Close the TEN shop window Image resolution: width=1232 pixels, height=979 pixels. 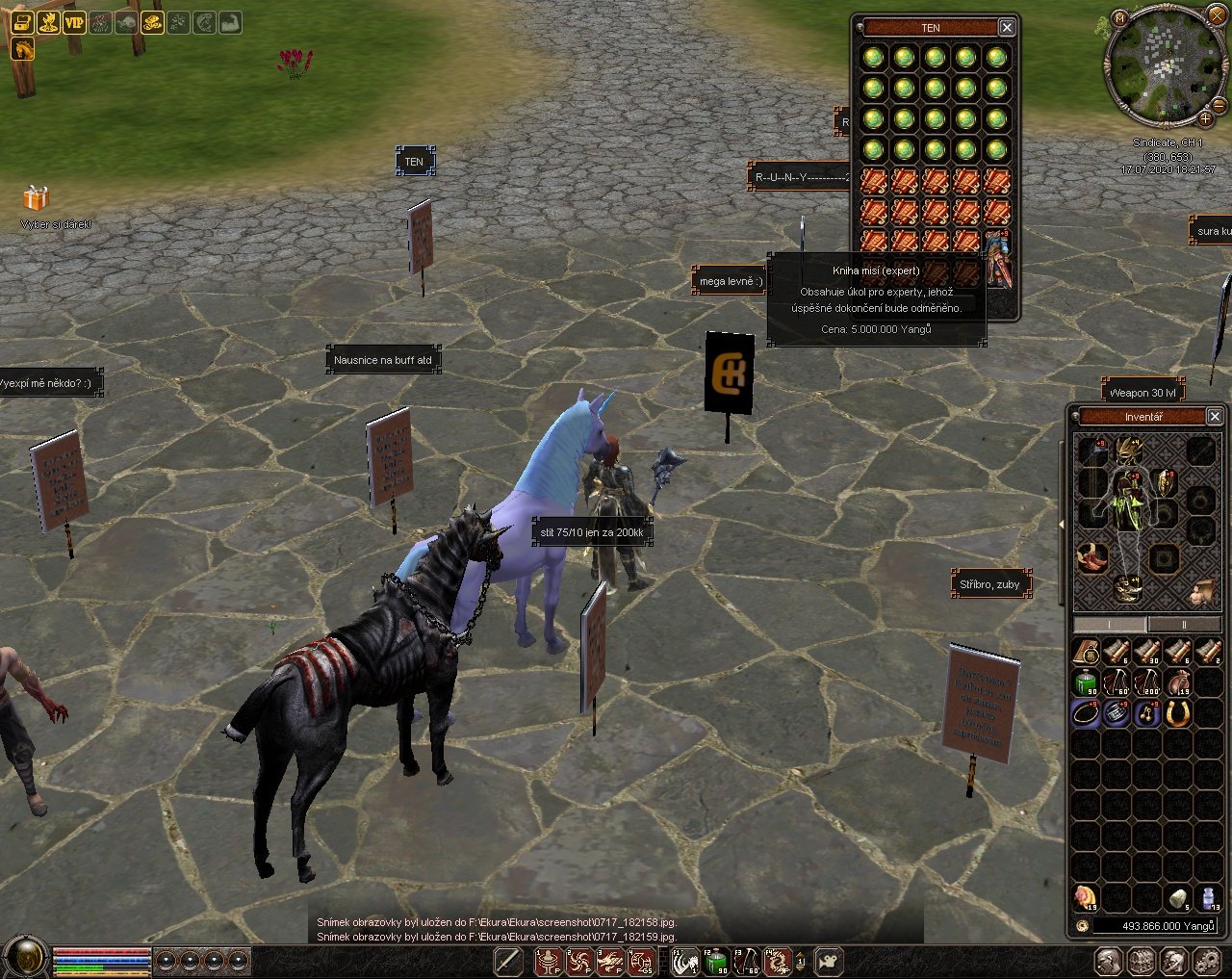1007,28
